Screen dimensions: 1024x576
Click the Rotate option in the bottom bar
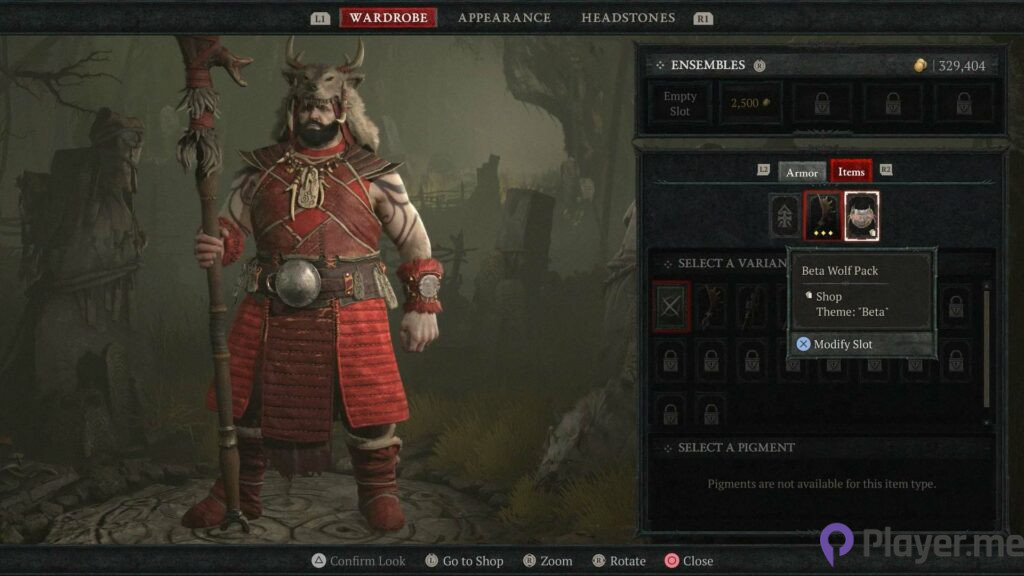coord(620,561)
